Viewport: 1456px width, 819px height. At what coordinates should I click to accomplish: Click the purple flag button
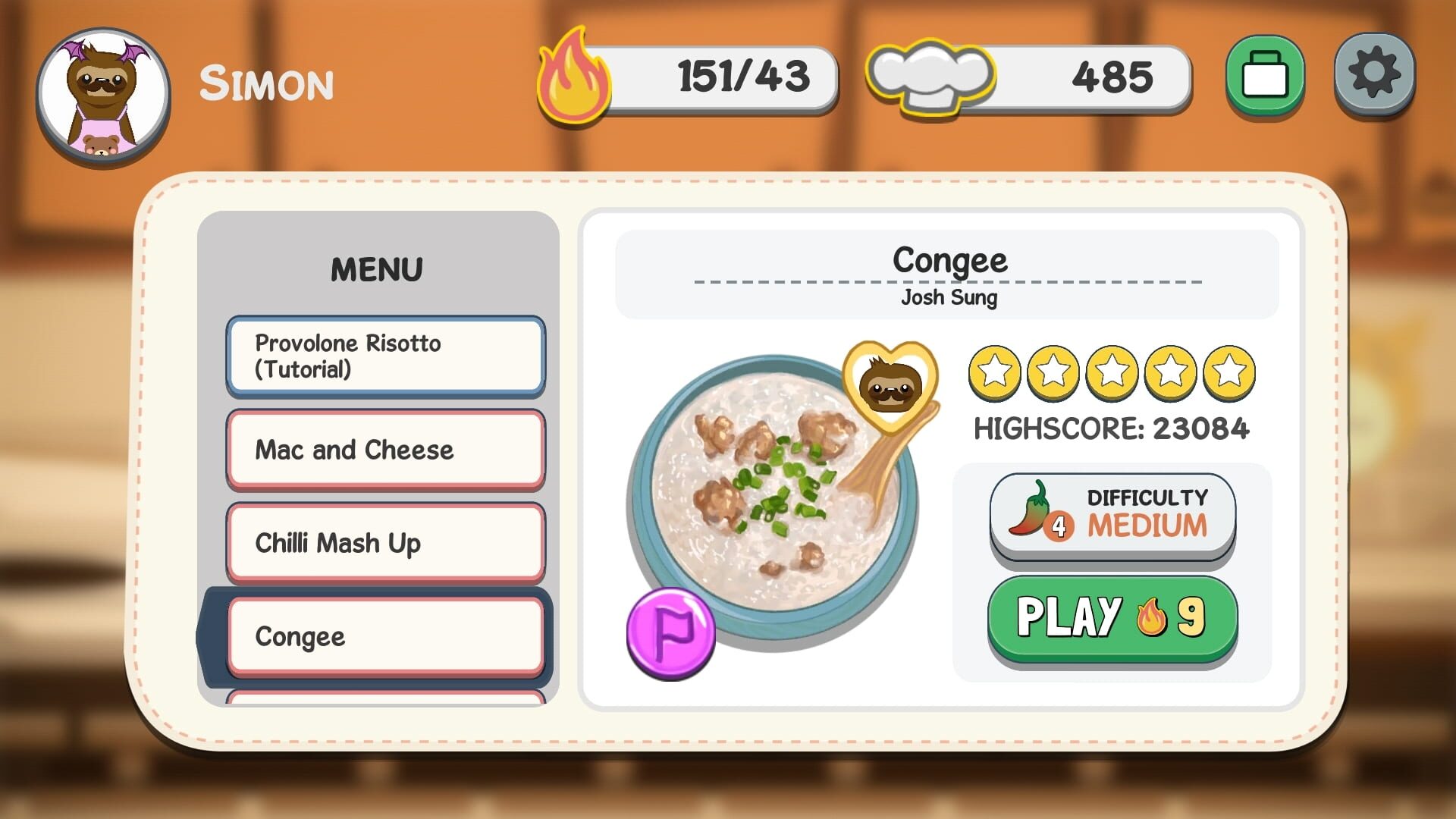(670, 632)
